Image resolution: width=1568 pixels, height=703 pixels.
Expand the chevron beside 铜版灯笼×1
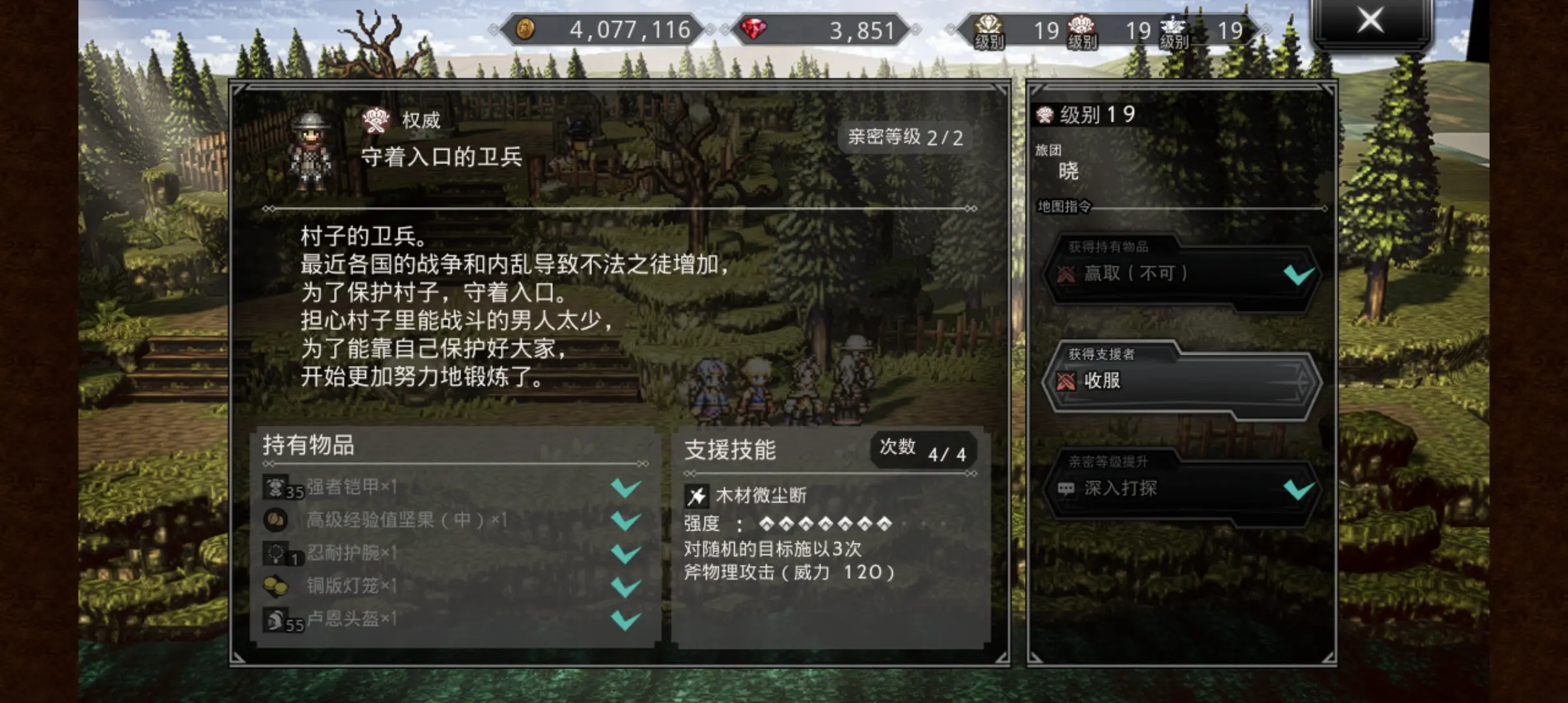coord(627,588)
